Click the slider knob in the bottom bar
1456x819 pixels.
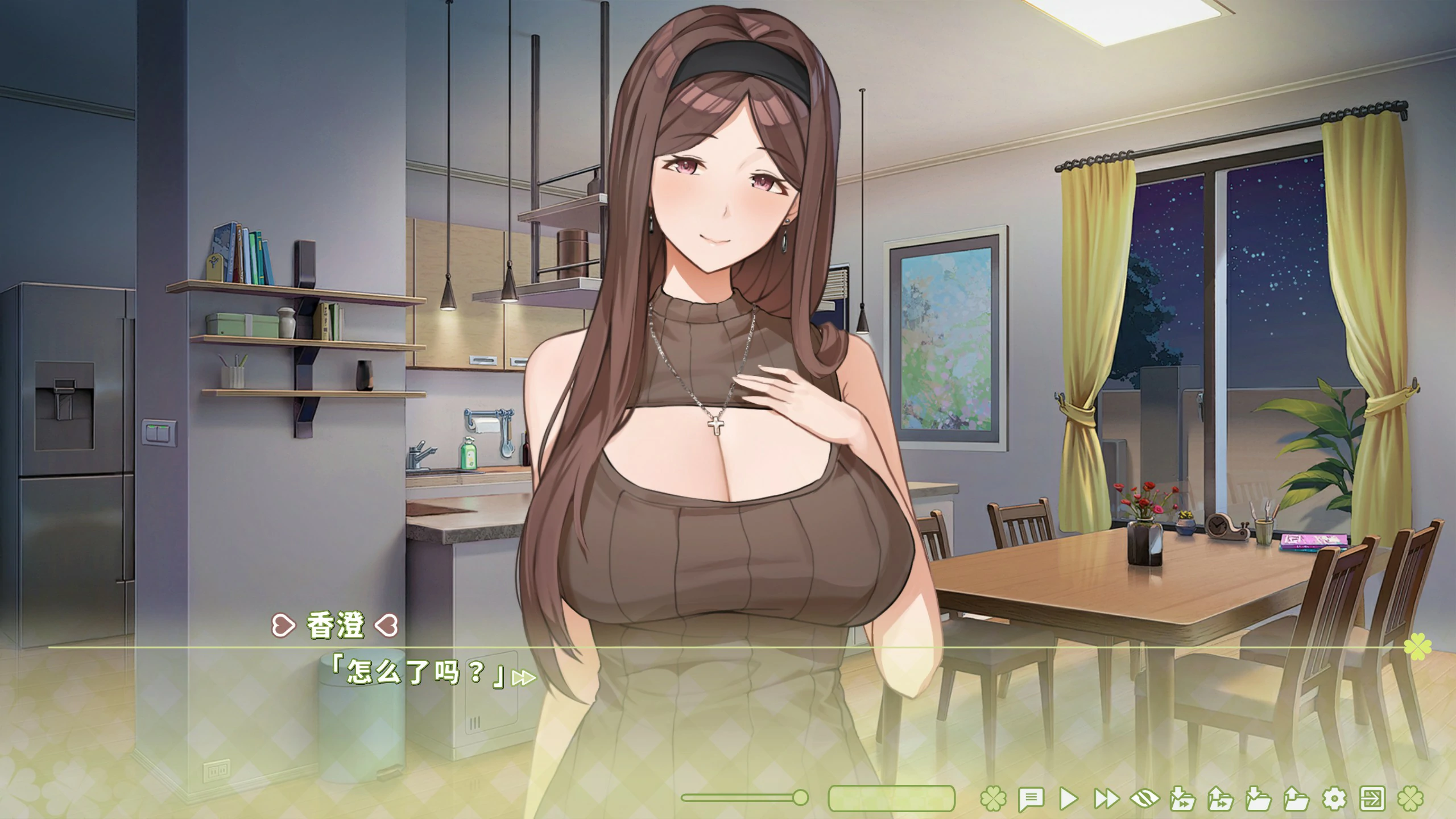800,797
